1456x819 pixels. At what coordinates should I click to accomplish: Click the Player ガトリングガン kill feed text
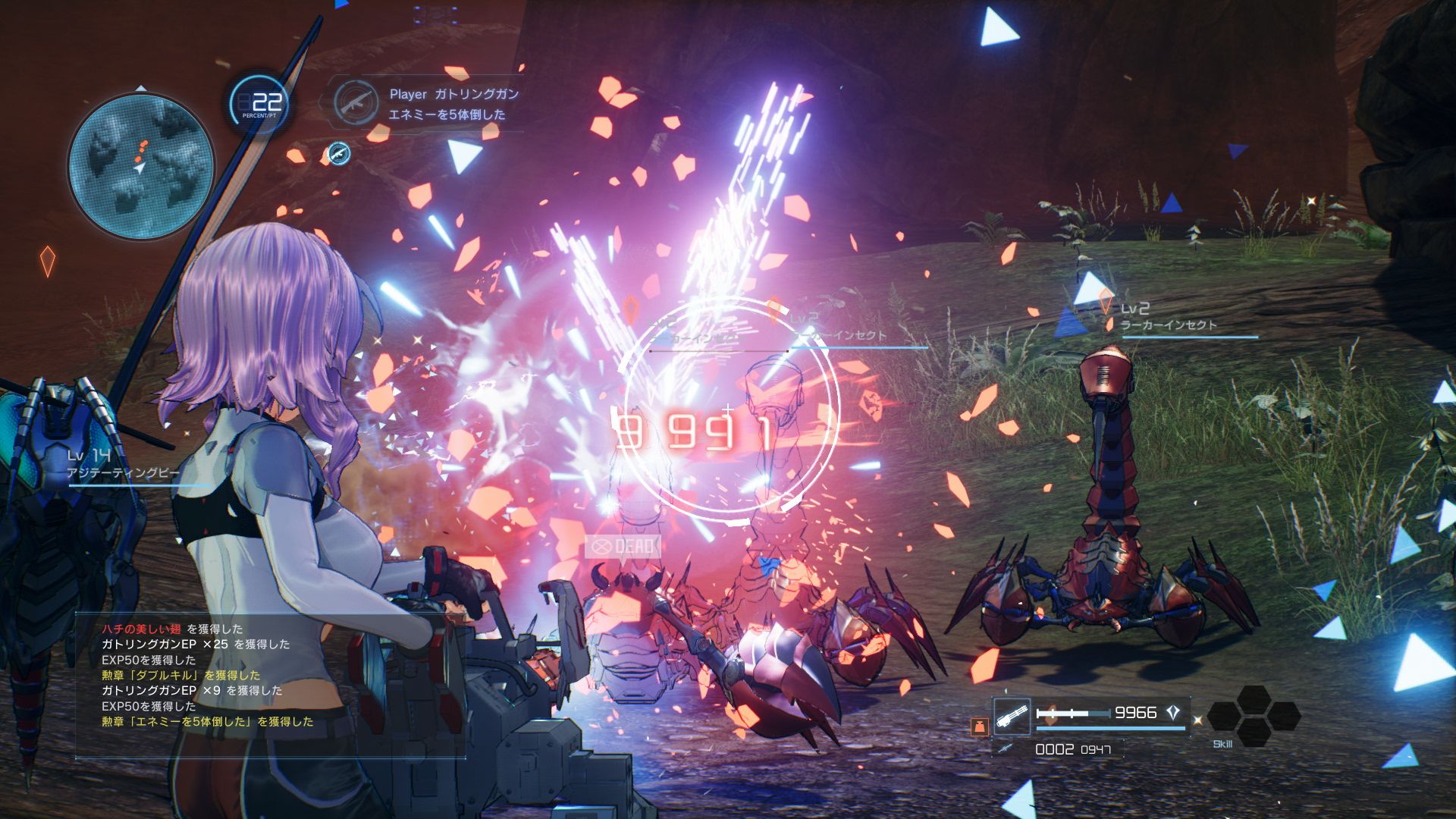451,93
